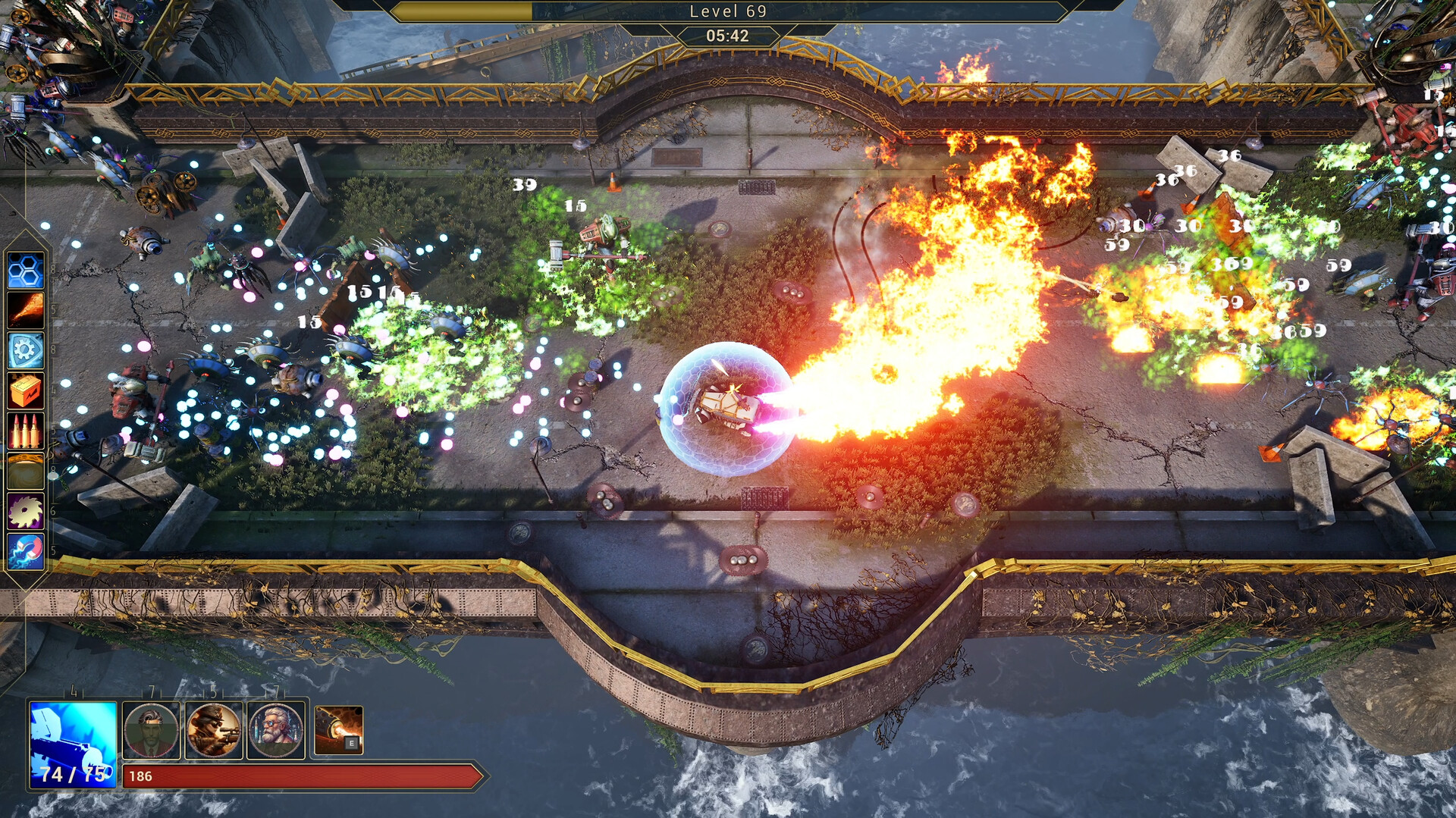
Task: Click the 05:42 mission timer
Action: click(728, 35)
